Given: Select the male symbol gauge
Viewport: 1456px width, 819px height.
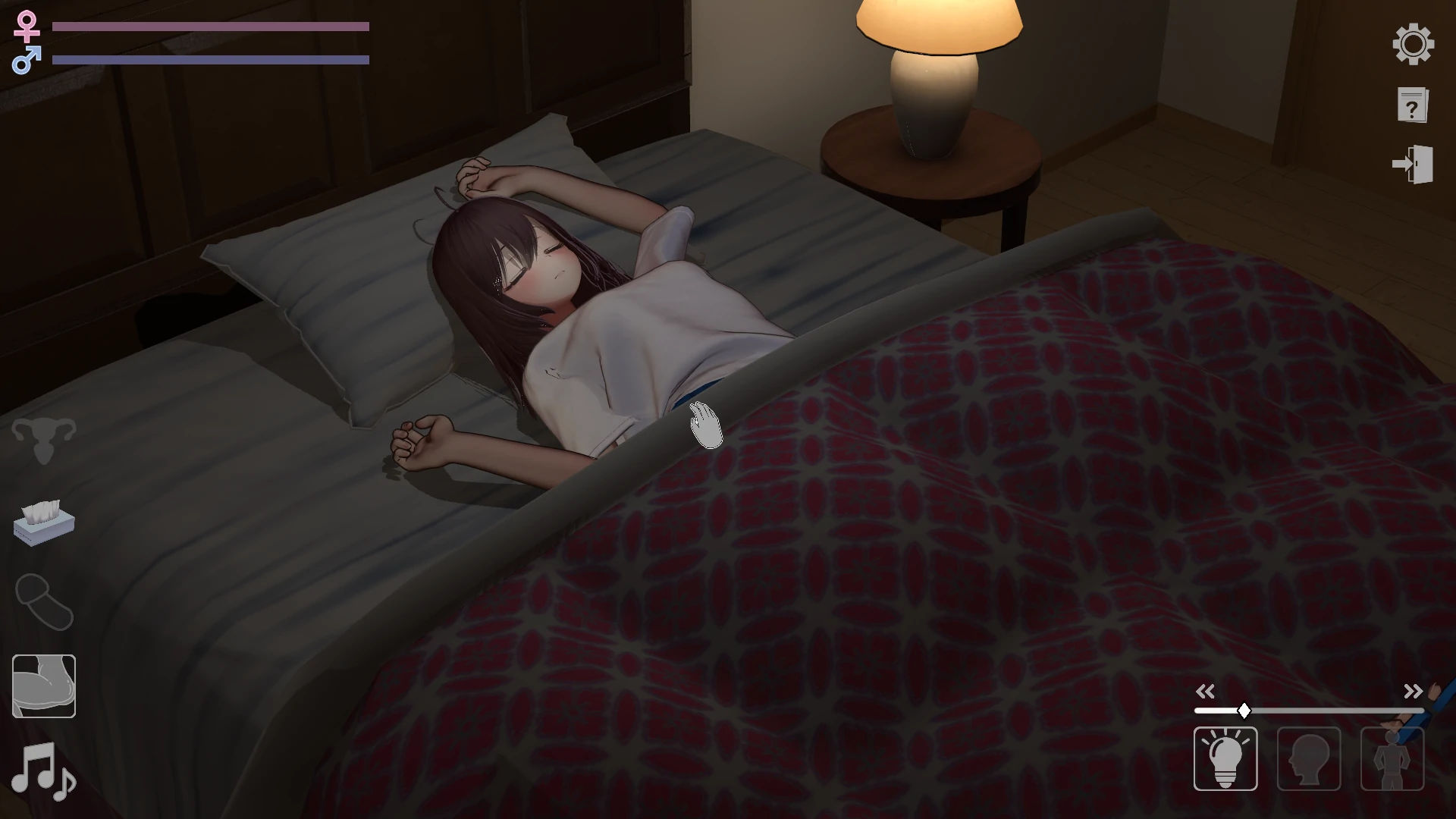Looking at the screenshot, I should pyautogui.click(x=25, y=58).
